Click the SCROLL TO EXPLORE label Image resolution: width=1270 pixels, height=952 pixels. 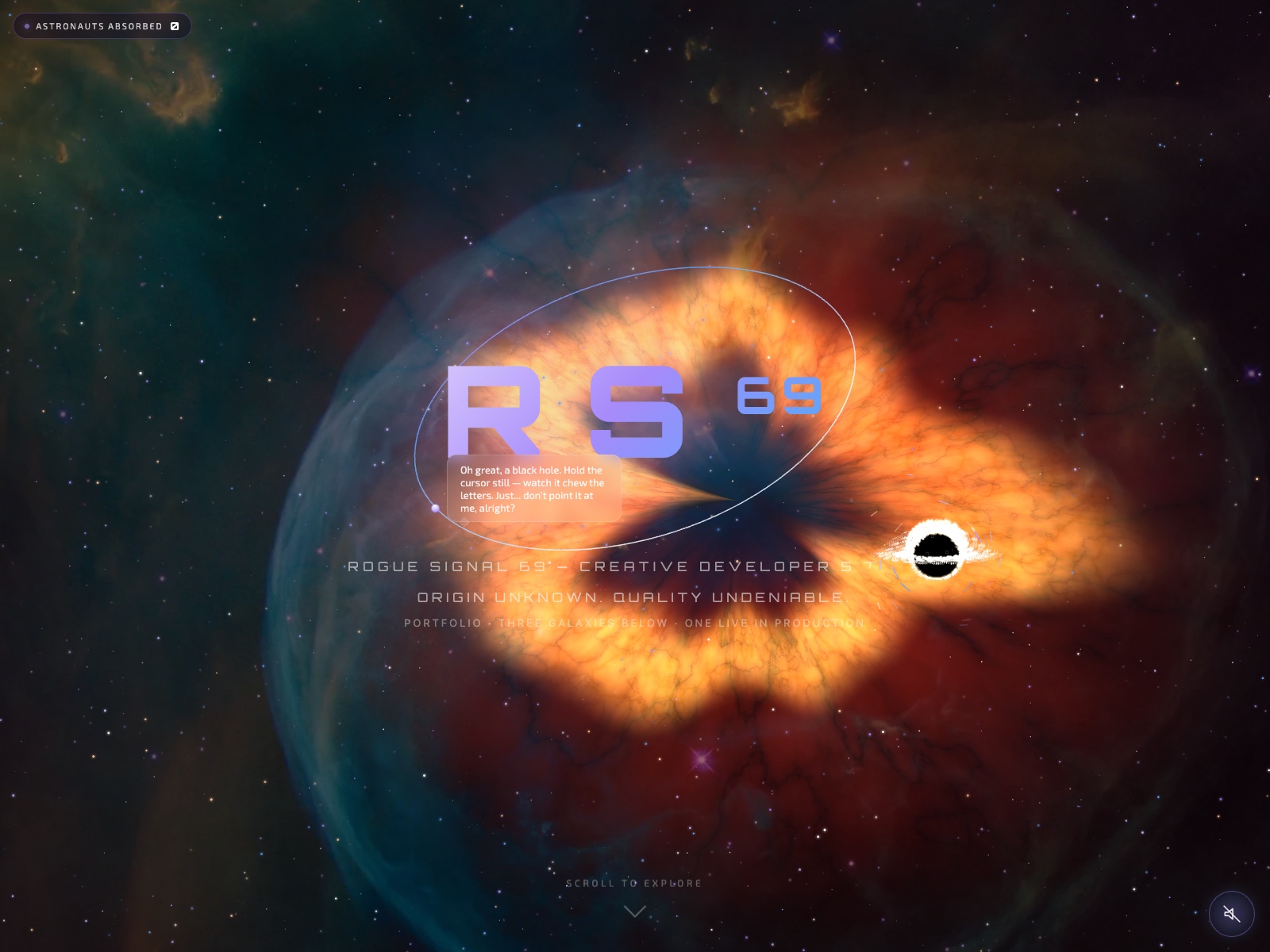tap(633, 882)
